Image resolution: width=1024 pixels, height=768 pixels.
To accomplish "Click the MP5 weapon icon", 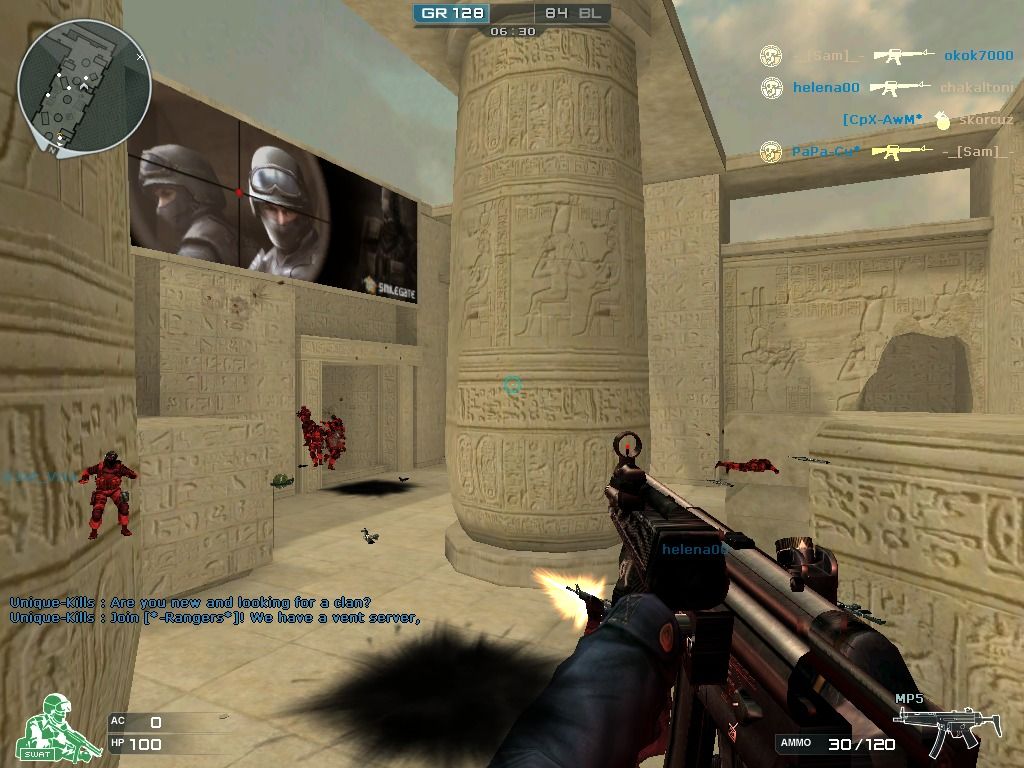I will tap(937, 728).
